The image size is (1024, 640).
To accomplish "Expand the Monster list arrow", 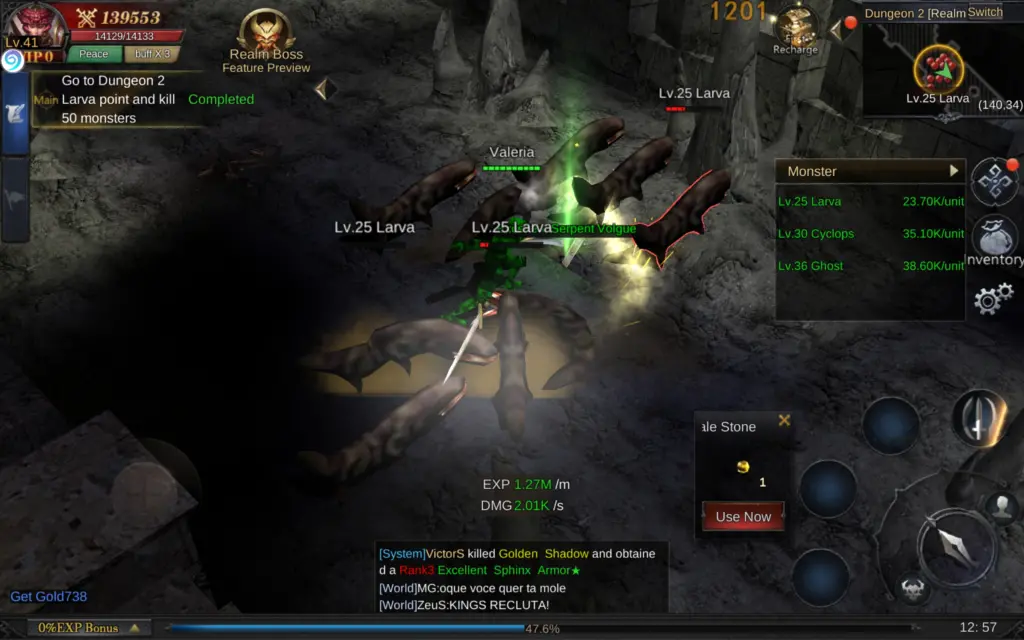I will (x=954, y=171).
